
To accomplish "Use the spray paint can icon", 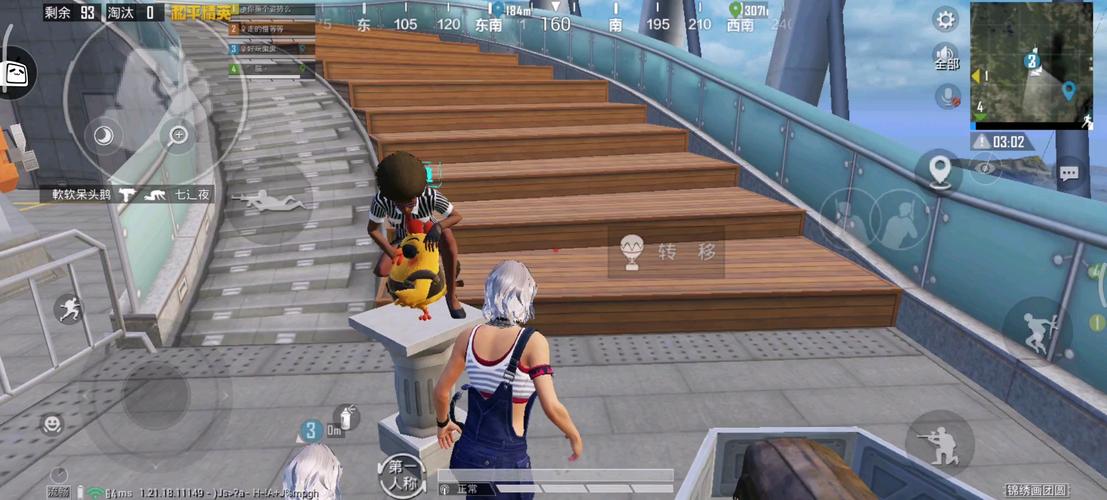I will coord(347,417).
